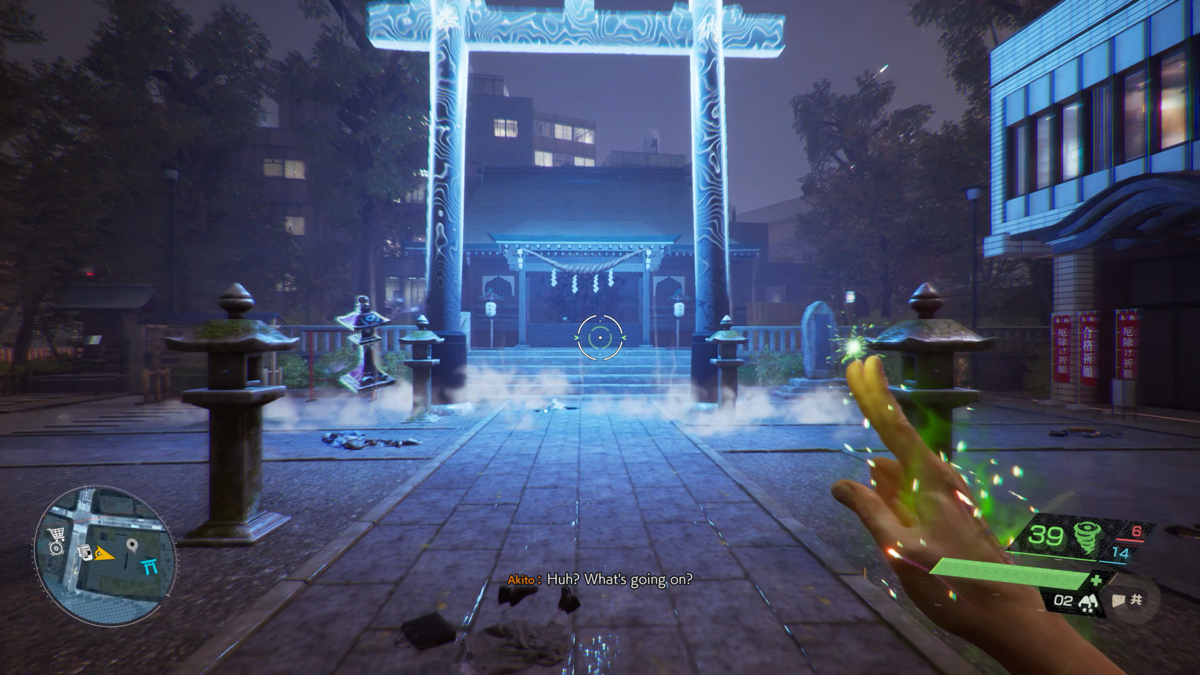Select the cyan torii gate map marker
The width and height of the screenshot is (1200, 675).
(x=151, y=567)
